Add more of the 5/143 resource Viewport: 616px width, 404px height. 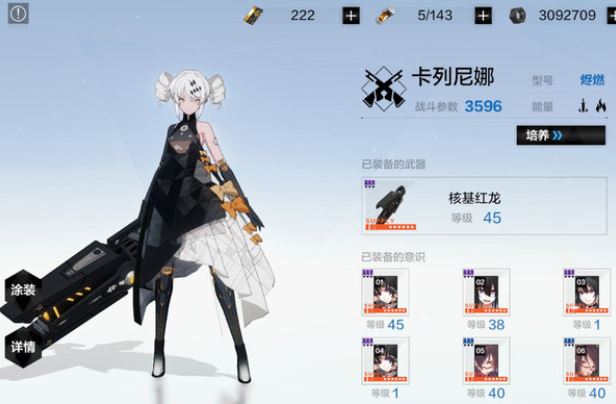tap(483, 15)
